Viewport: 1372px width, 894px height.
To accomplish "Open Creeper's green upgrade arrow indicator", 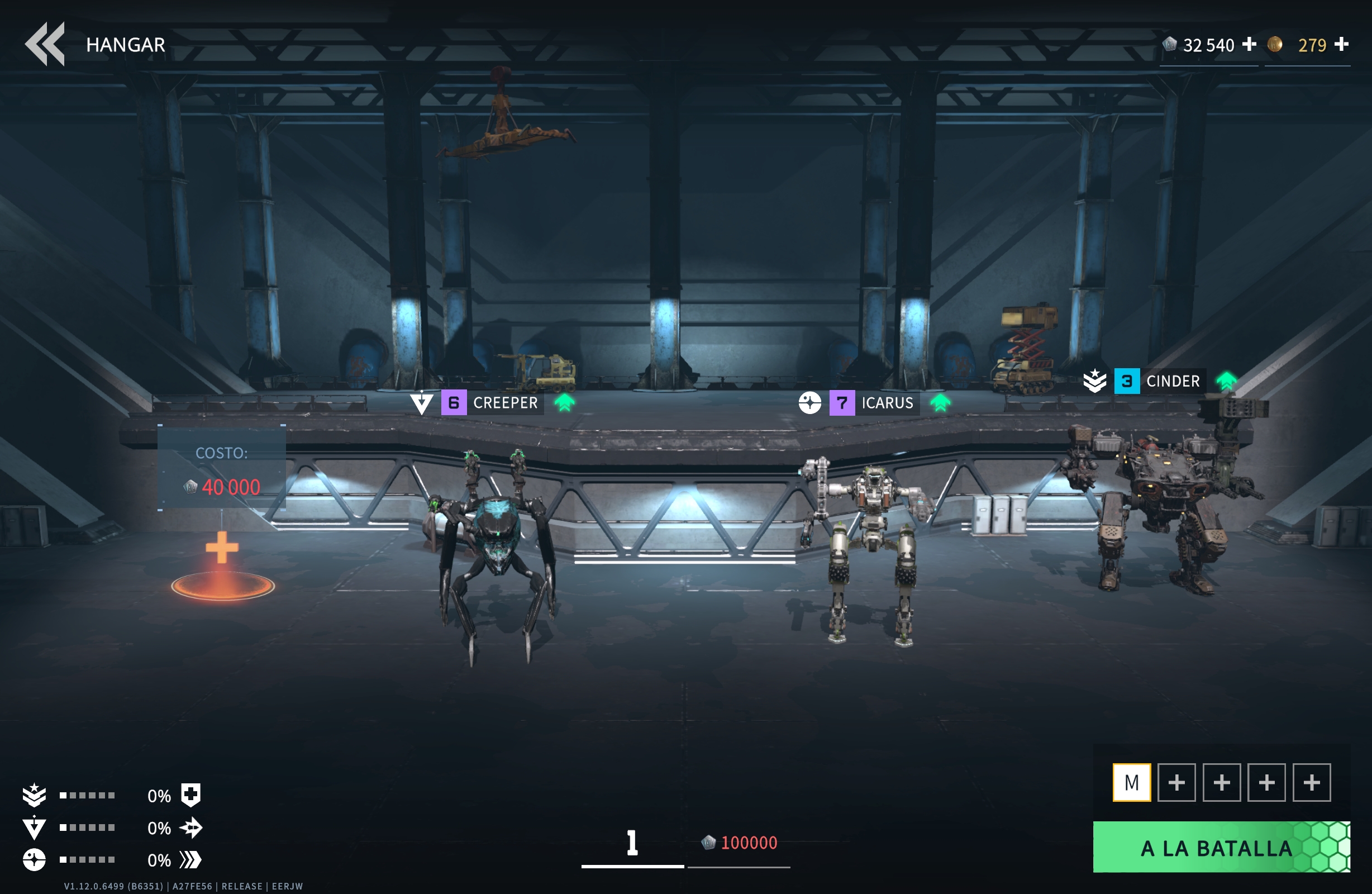I will coord(565,403).
